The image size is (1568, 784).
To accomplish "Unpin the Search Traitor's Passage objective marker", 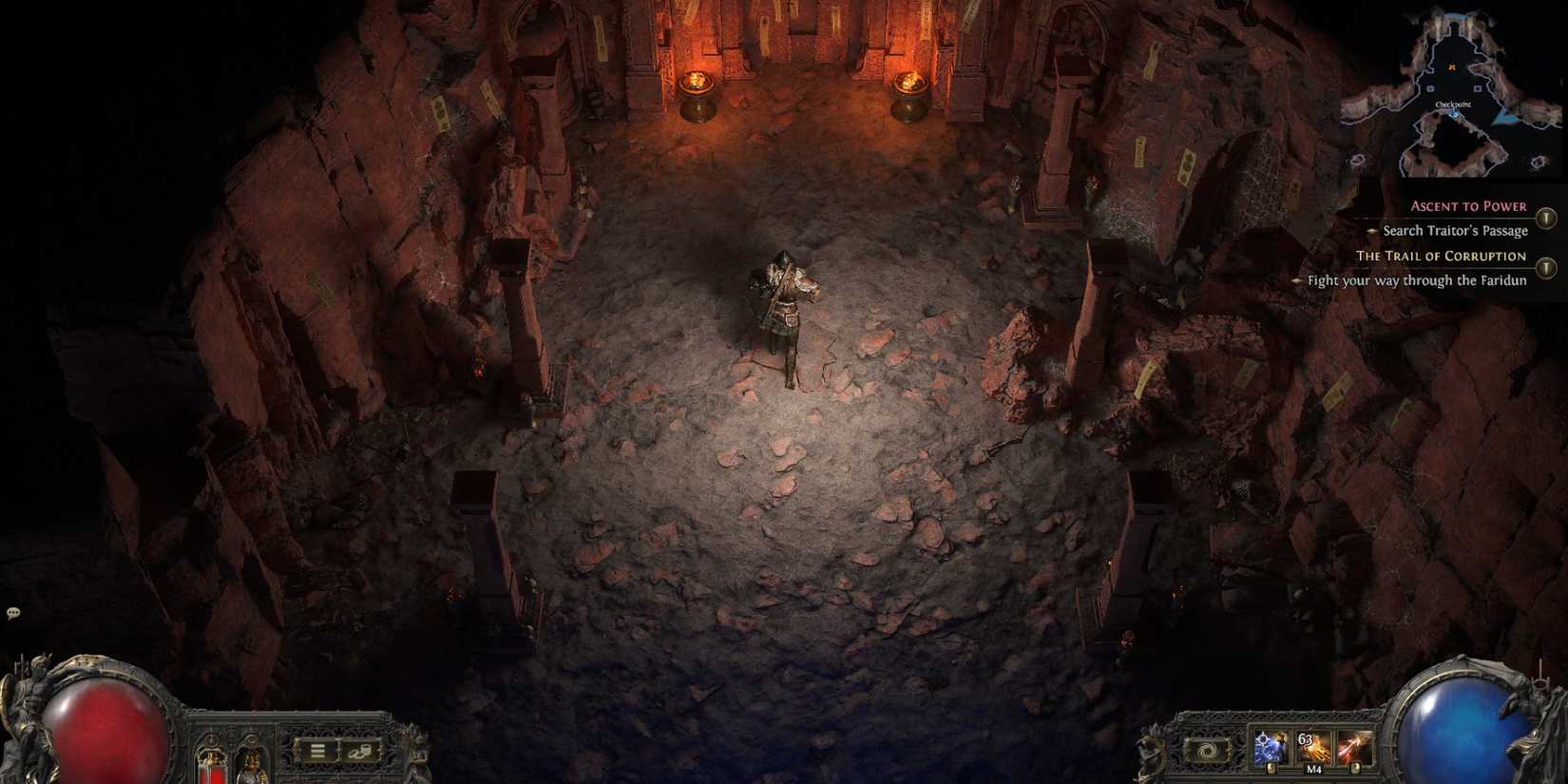I will 1371,231.
